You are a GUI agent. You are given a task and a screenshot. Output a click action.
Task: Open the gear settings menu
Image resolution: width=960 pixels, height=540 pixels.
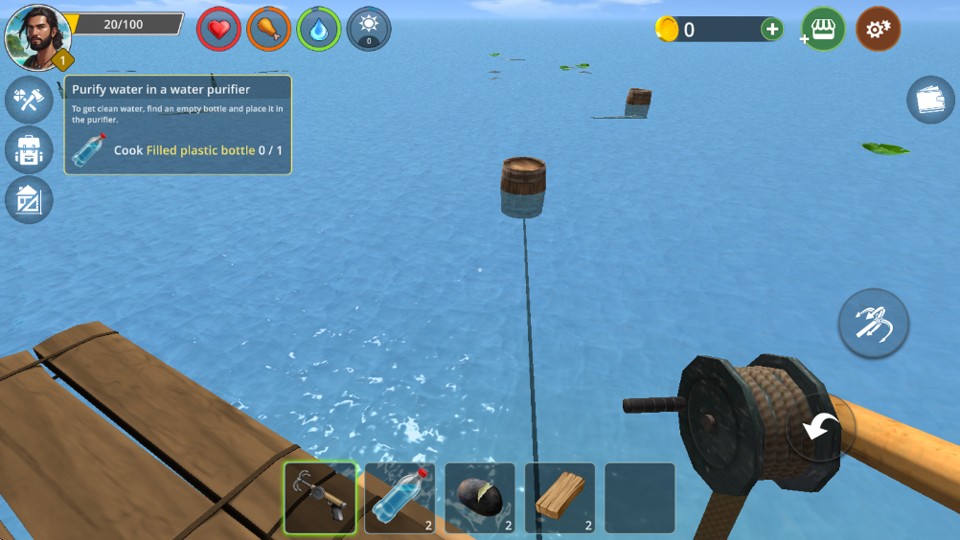click(878, 30)
